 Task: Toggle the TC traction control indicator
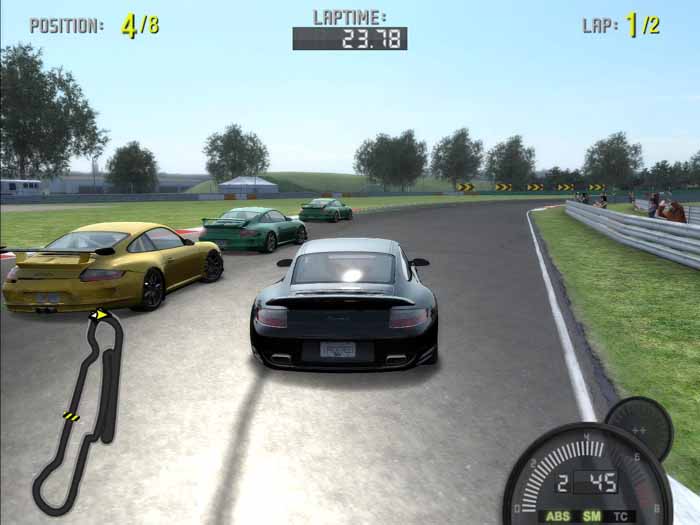622,517
